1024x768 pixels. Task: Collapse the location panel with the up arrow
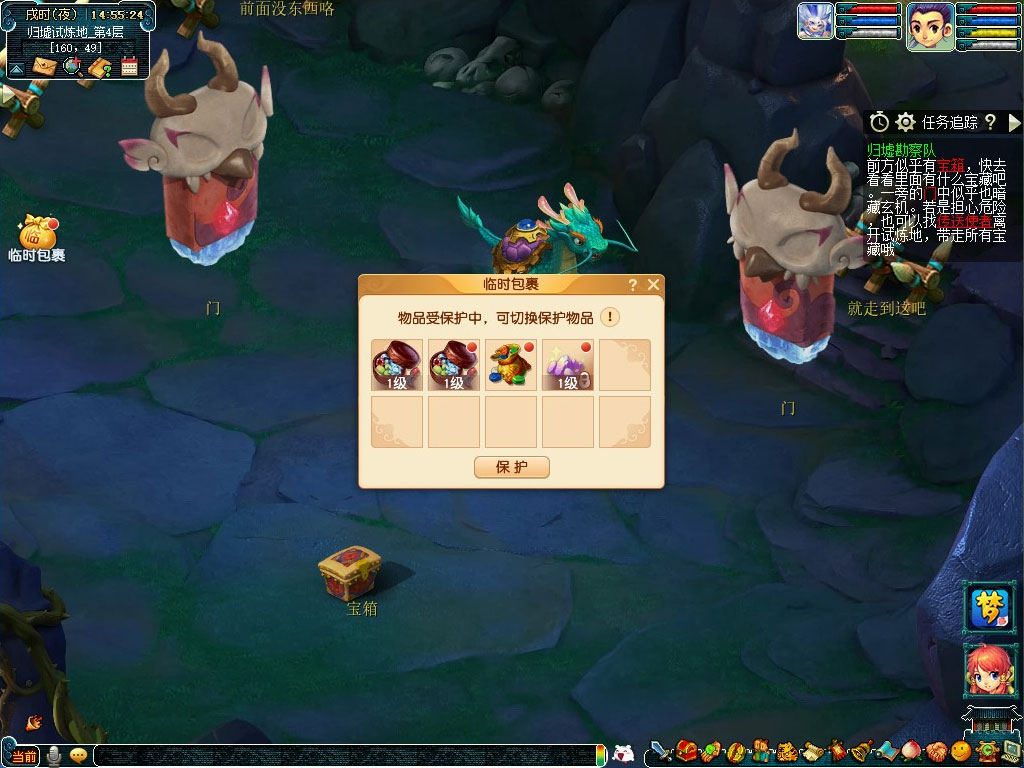click(17, 67)
